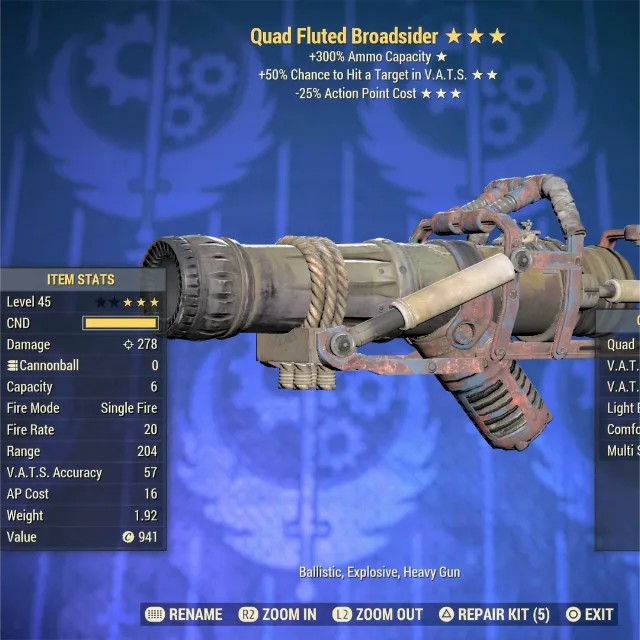Exit the item inspection screen
The image size is (640, 640).
pyautogui.click(x=590, y=614)
